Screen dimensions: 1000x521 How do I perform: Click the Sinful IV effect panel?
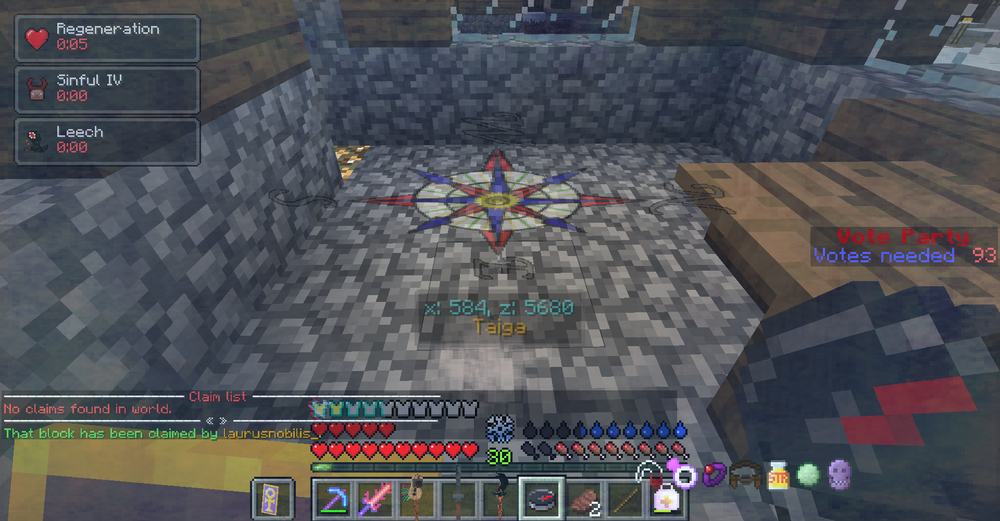(107, 89)
